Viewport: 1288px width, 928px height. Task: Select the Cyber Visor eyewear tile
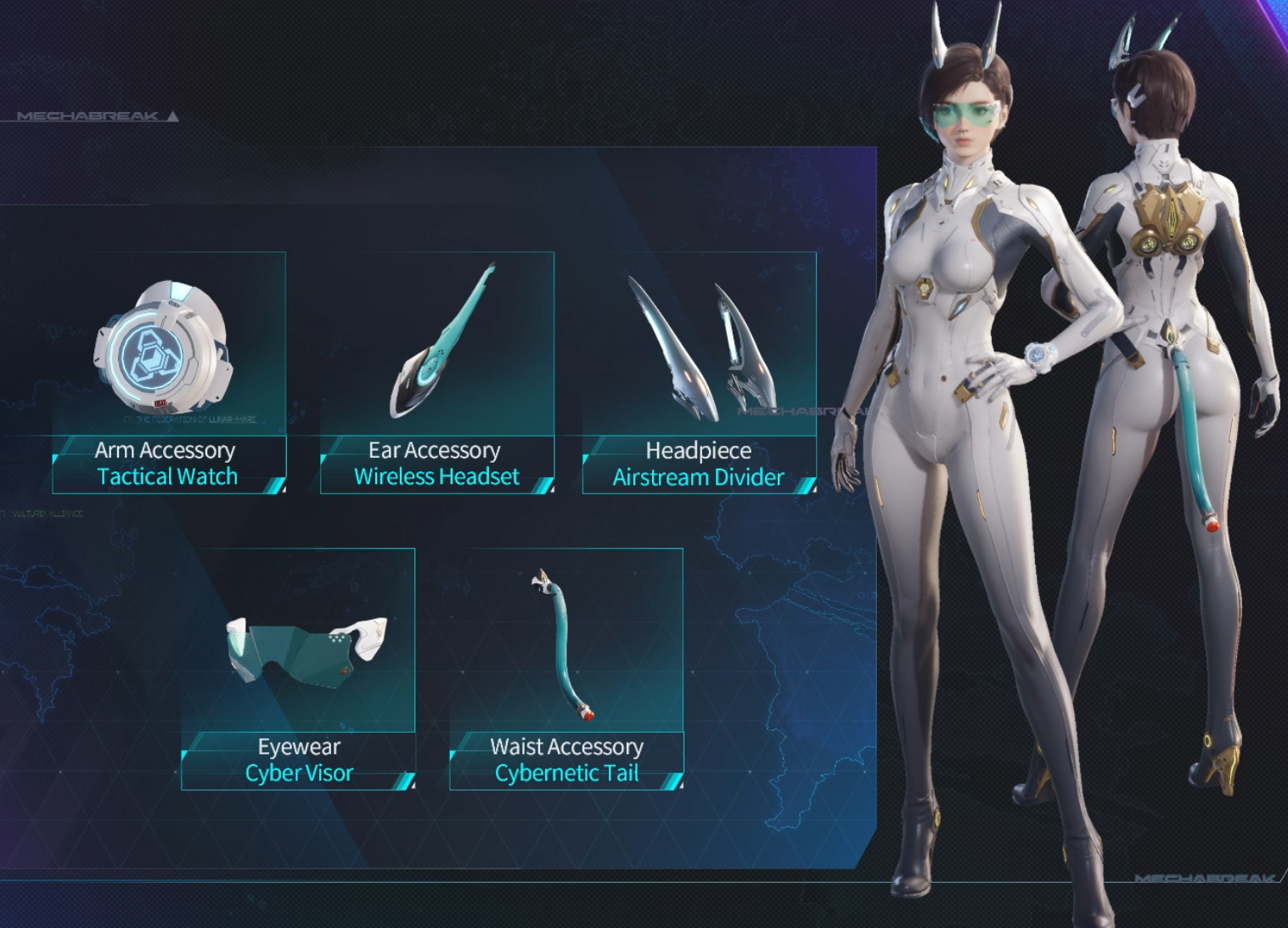(x=299, y=668)
